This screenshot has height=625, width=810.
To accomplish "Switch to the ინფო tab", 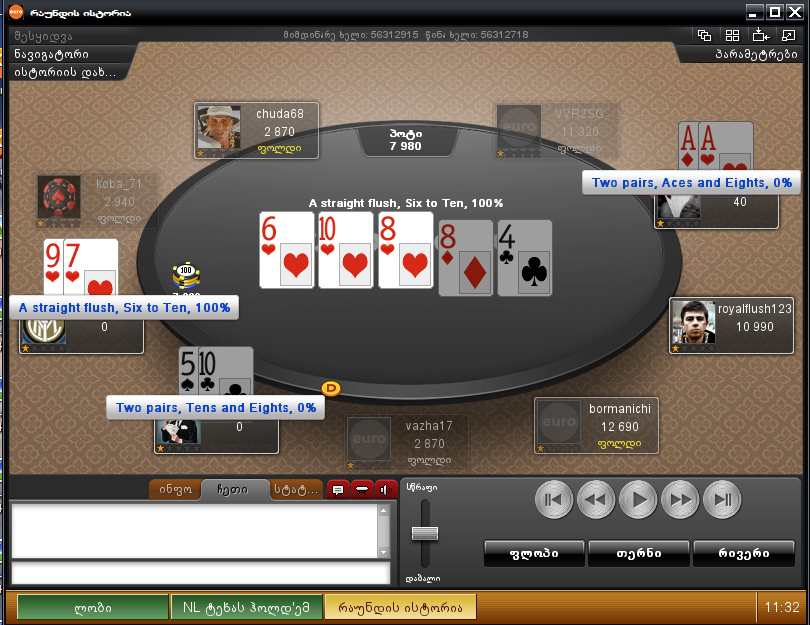I will 176,490.
